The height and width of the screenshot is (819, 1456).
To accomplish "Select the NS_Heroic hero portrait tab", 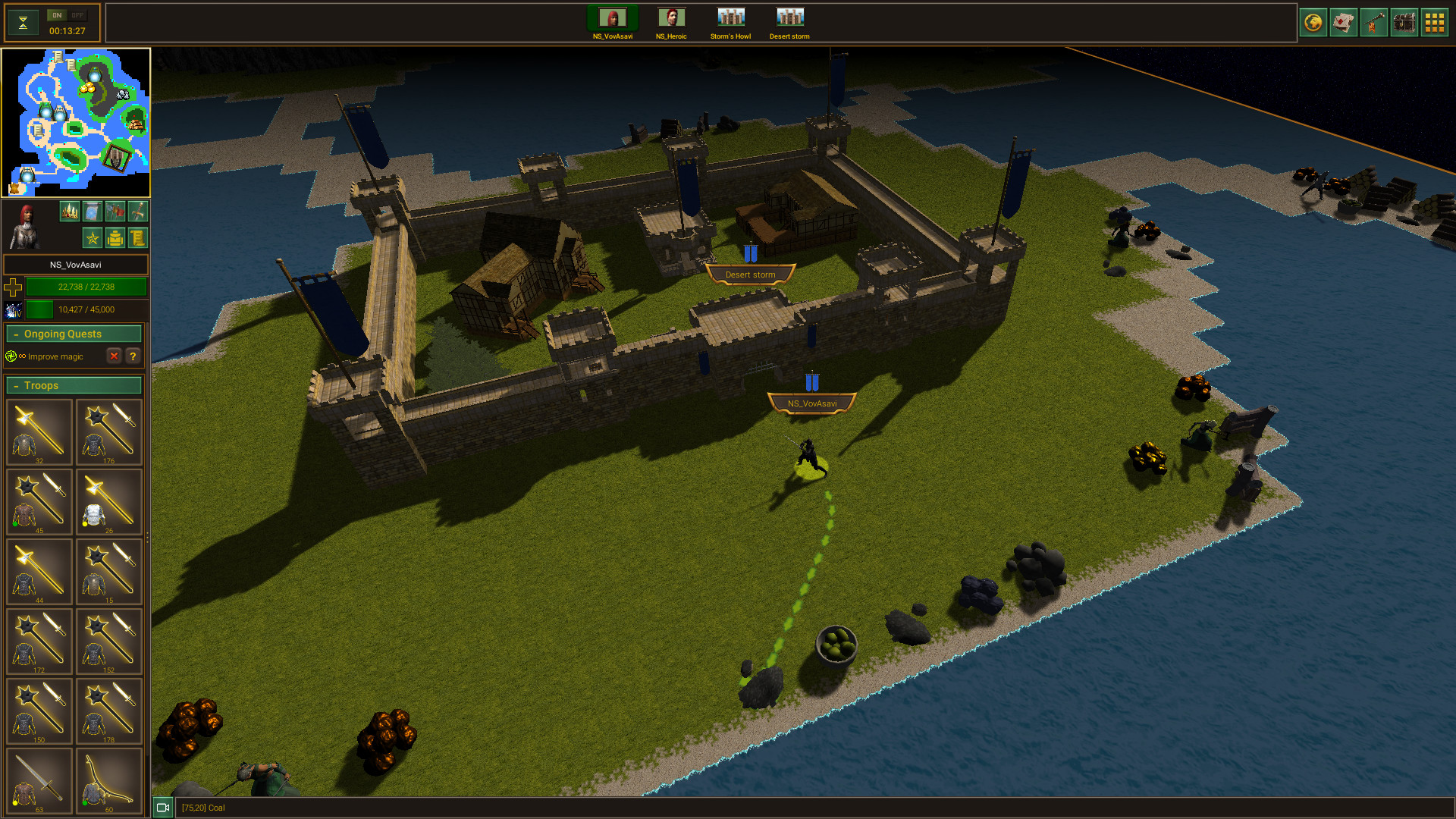I will click(670, 17).
